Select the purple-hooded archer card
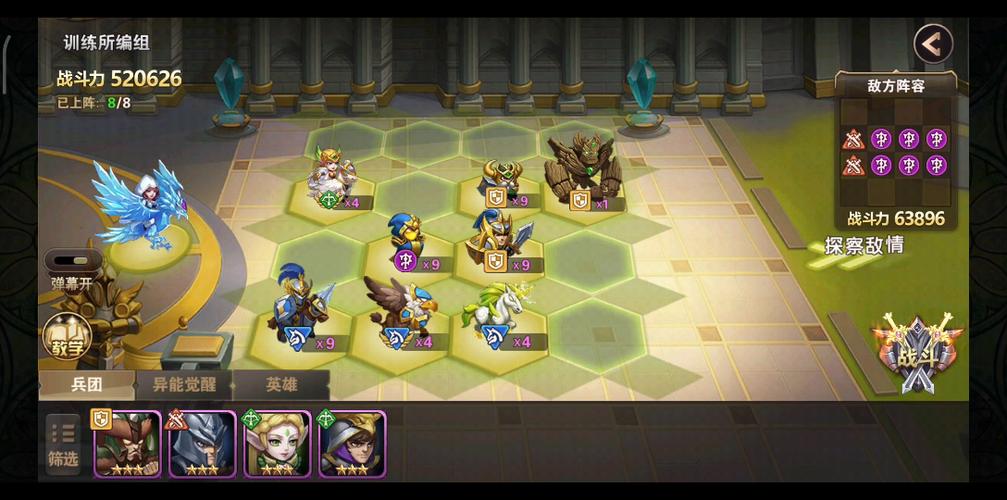 pyautogui.click(x=352, y=443)
